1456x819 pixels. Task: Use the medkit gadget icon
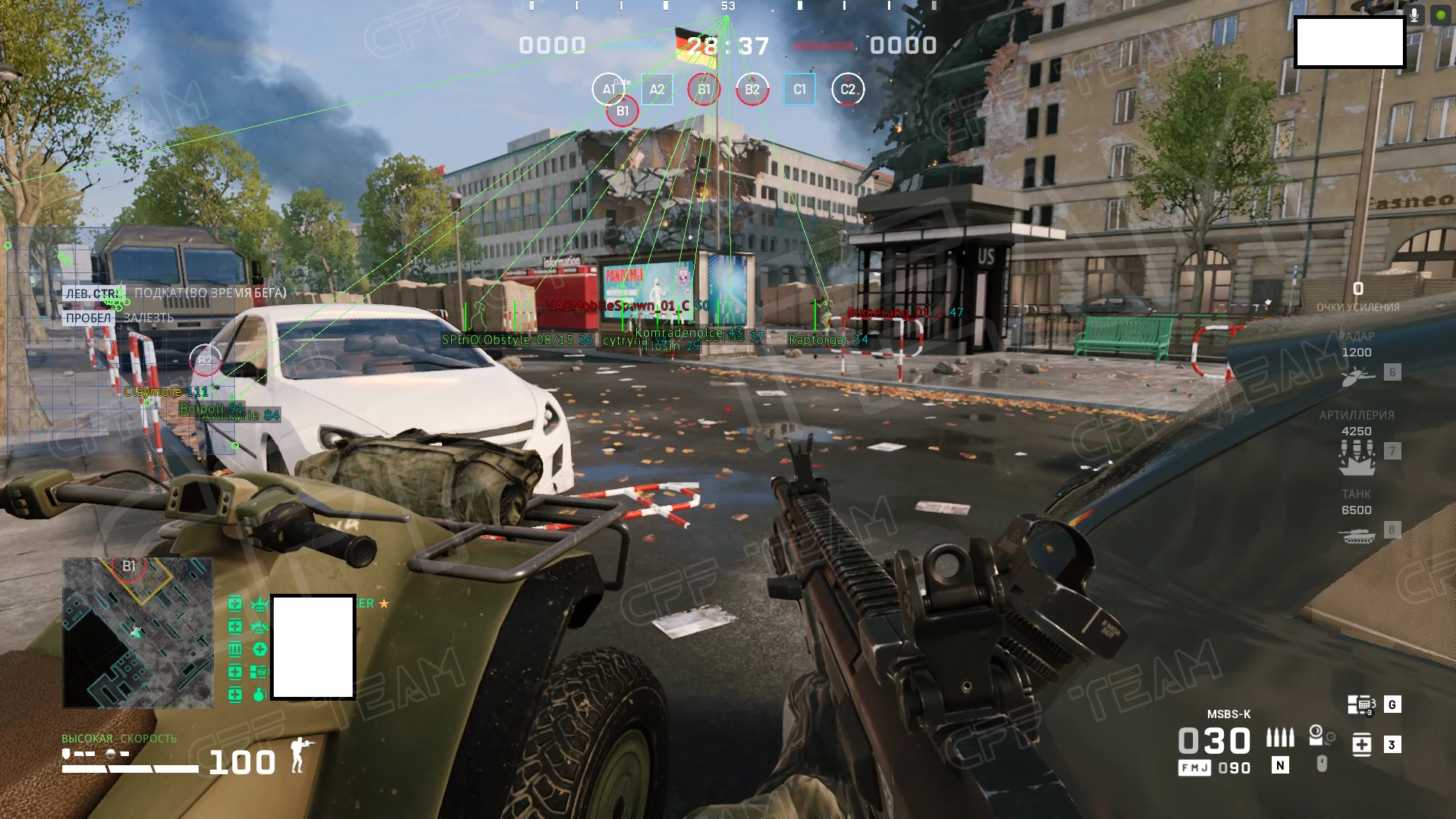[x=1362, y=745]
